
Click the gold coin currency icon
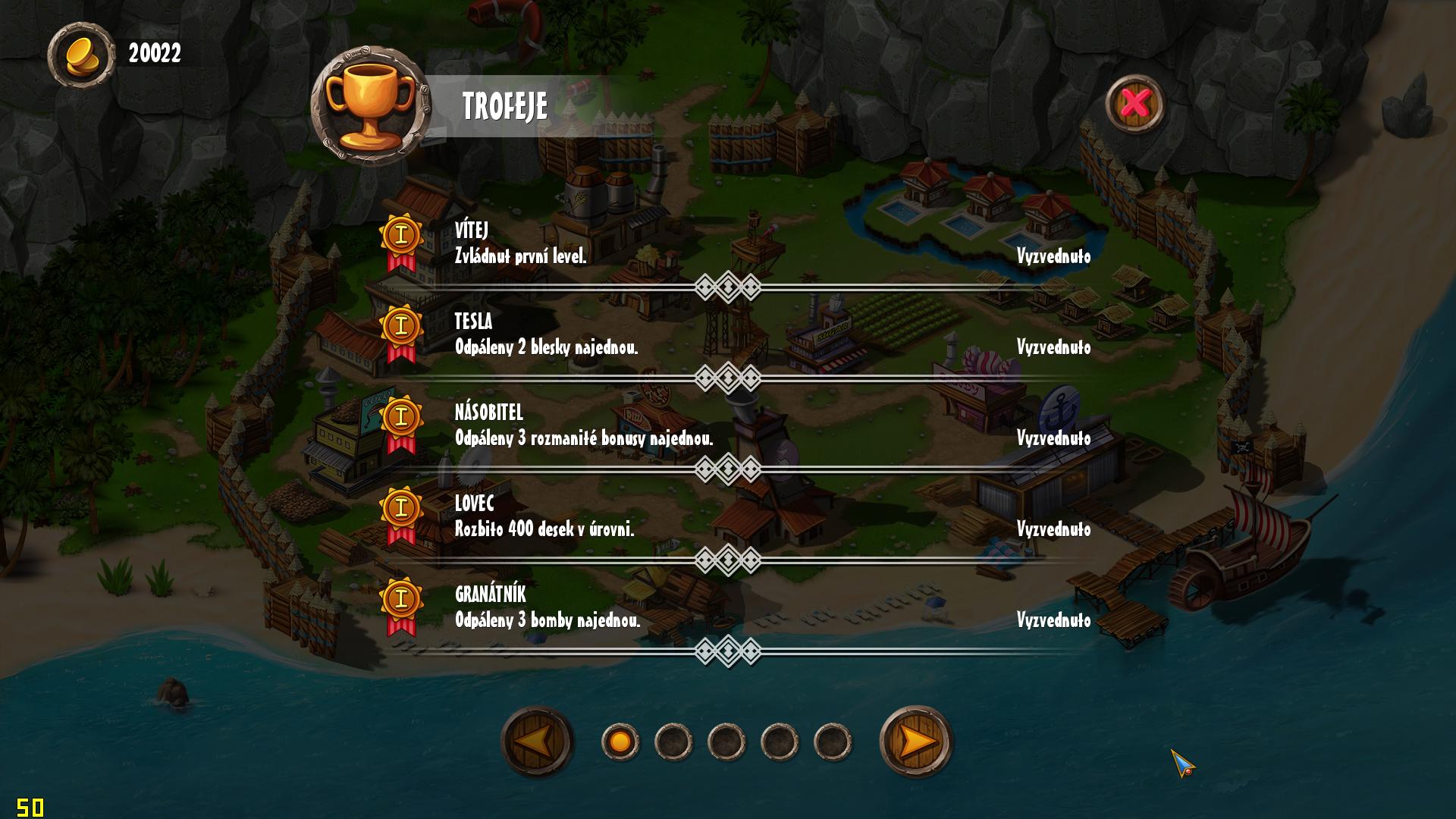click(81, 54)
